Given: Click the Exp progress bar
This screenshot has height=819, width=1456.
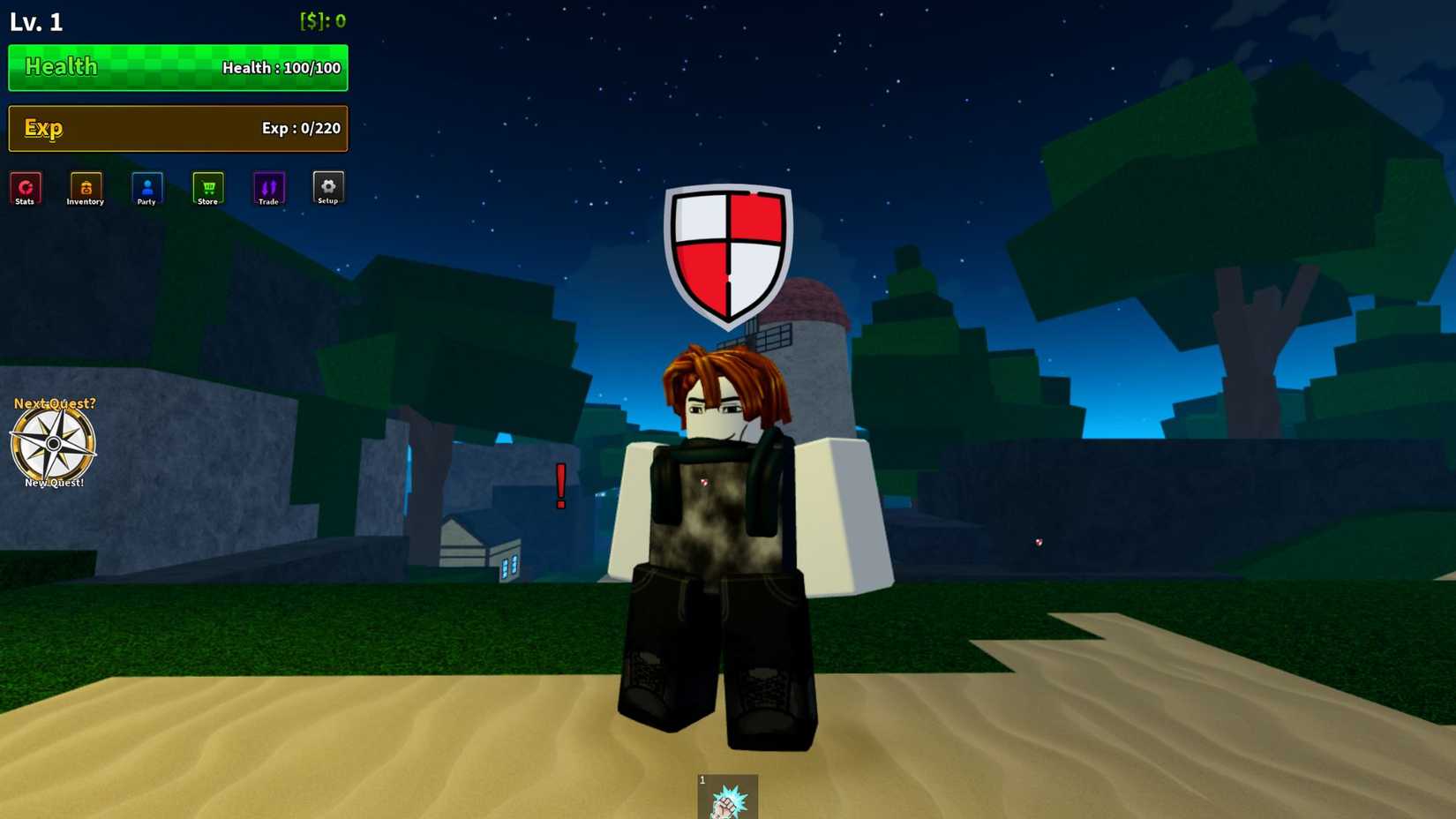Looking at the screenshot, I should [176, 128].
